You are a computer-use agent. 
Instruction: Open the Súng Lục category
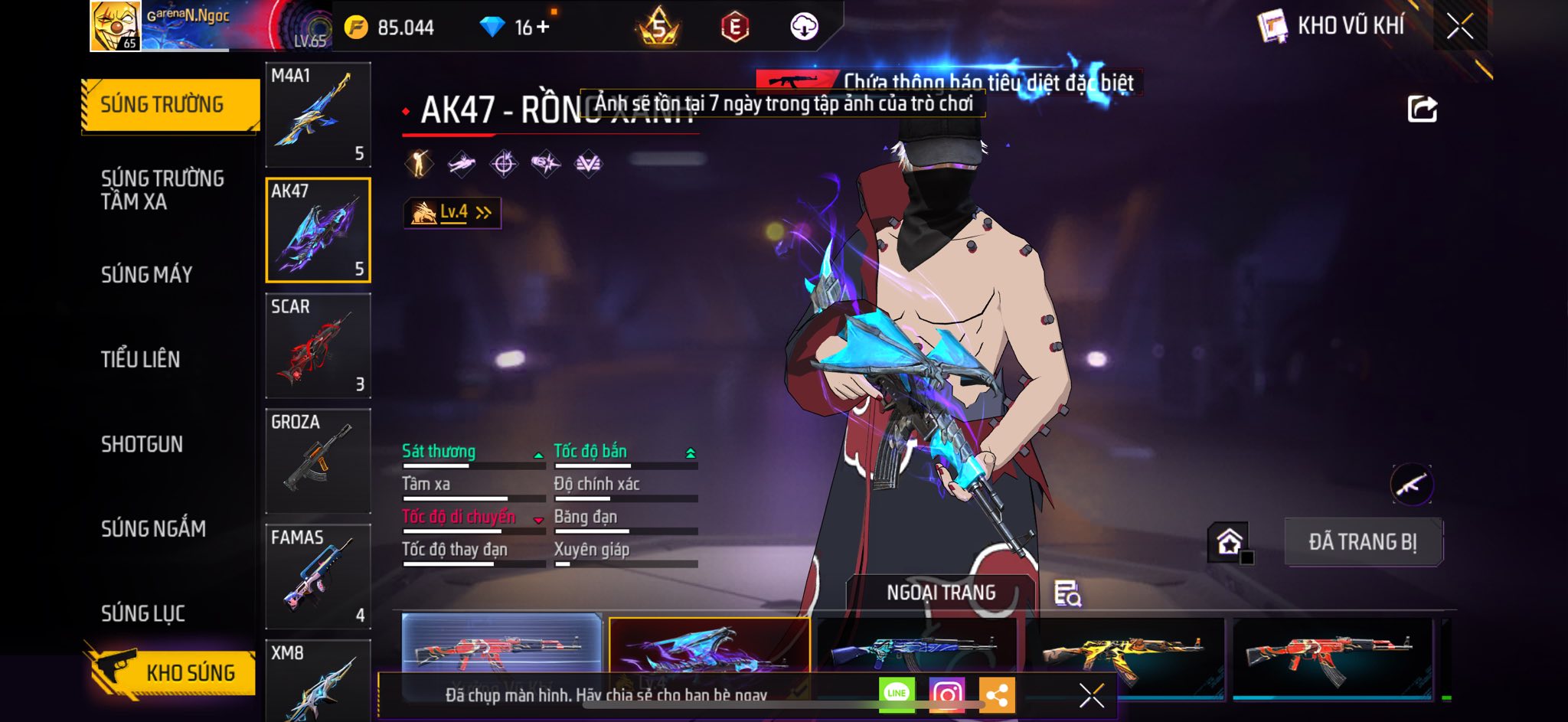pyautogui.click(x=143, y=613)
